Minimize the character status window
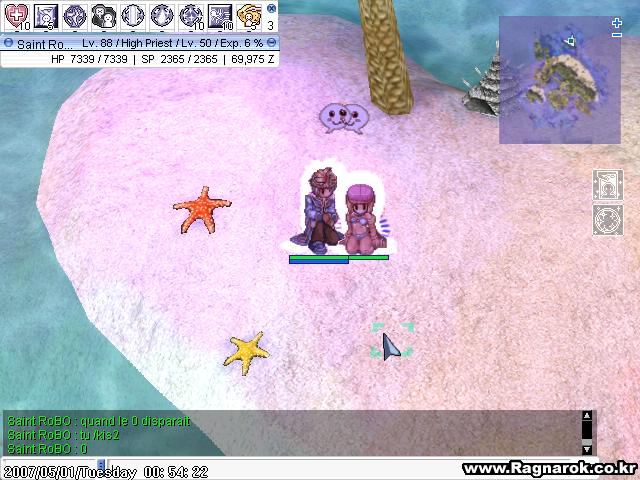Viewport: 640px width, 480px height. tap(272, 44)
